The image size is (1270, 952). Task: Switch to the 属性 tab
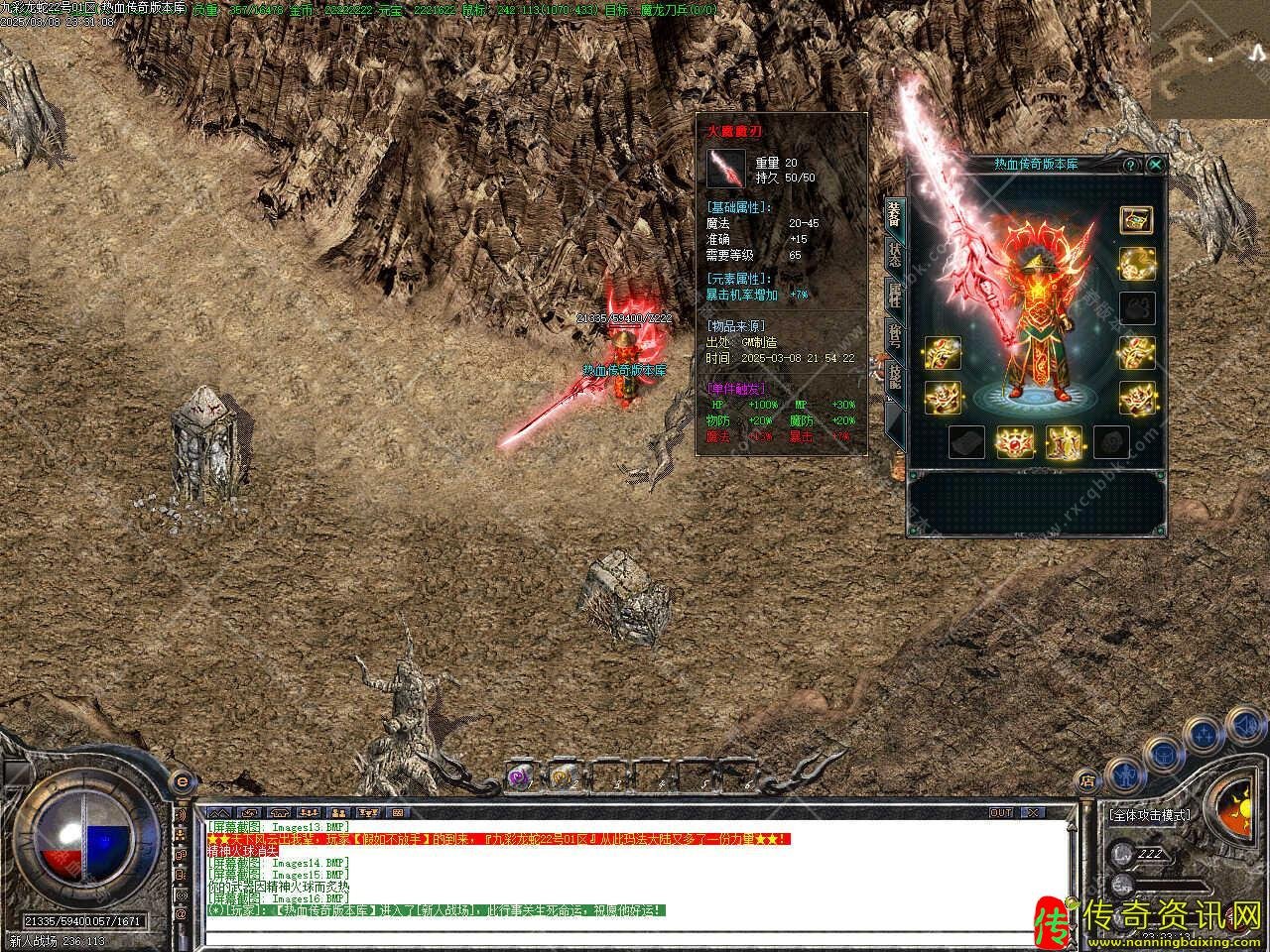pyautogui.click(x=894, y=295)
